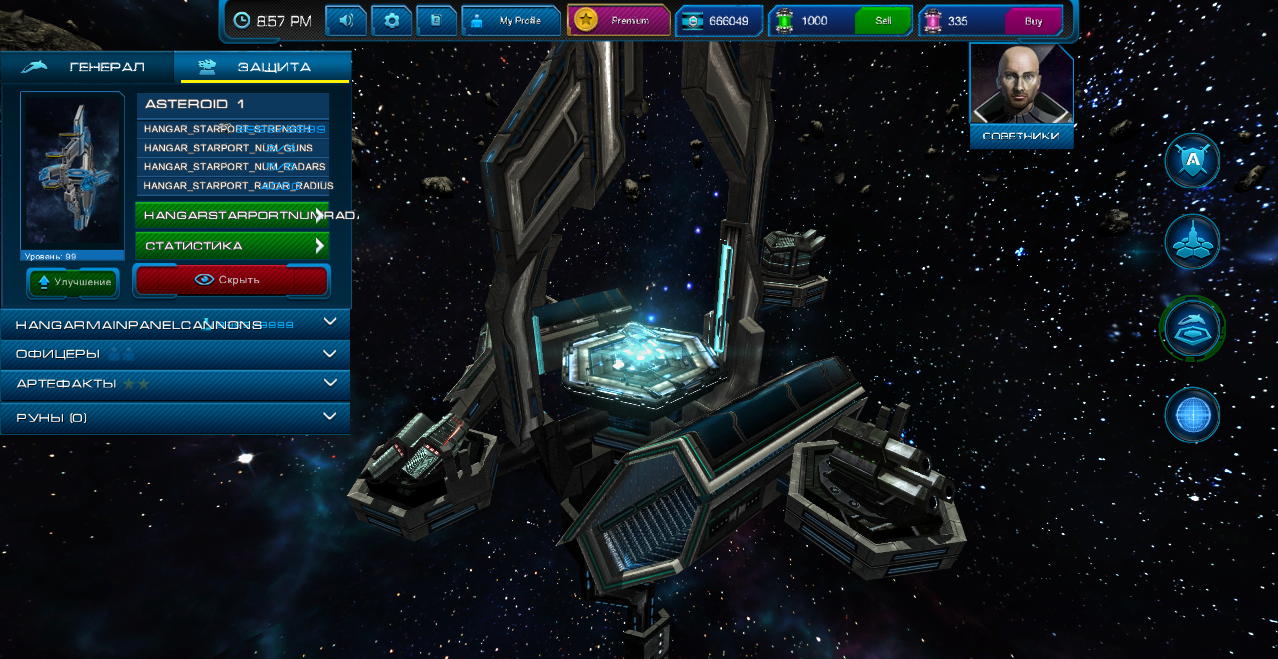Expand the Офицеры section

pyautogui.click(x=175, y=353)
